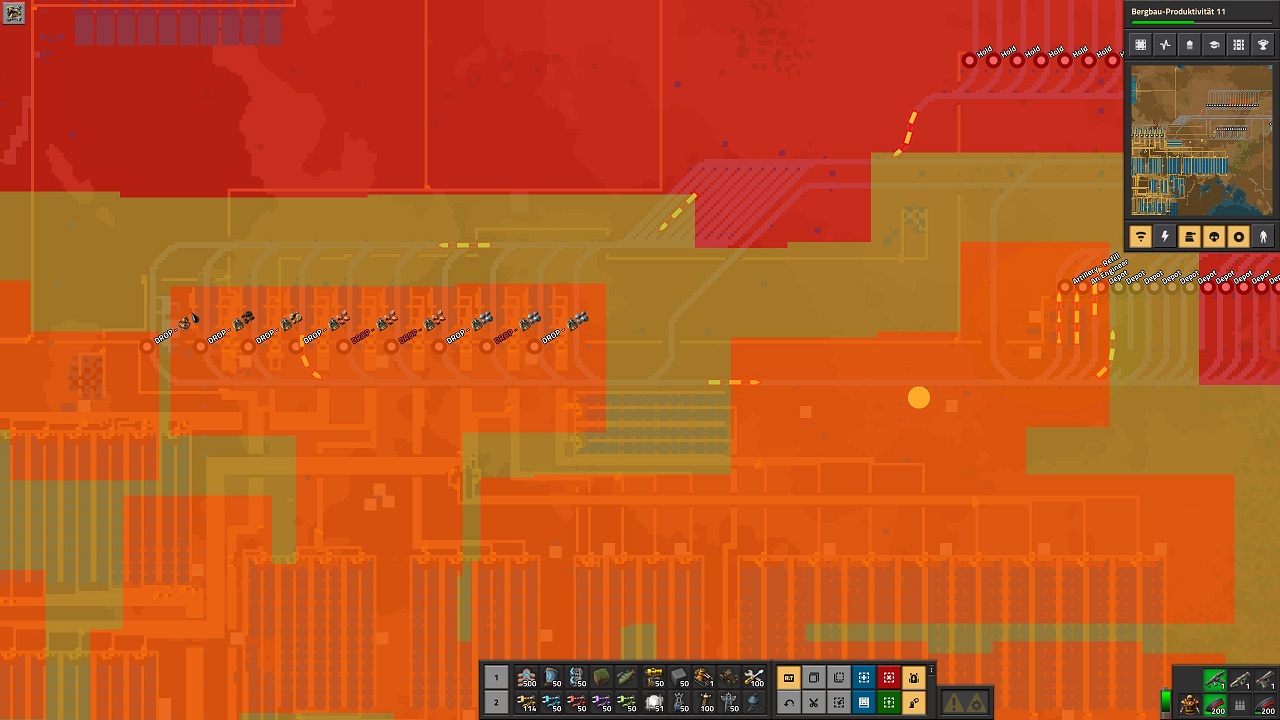This screenshot has height=720, width=1280.
Task: Select quickbar page 1
Action: click(496, 677)
